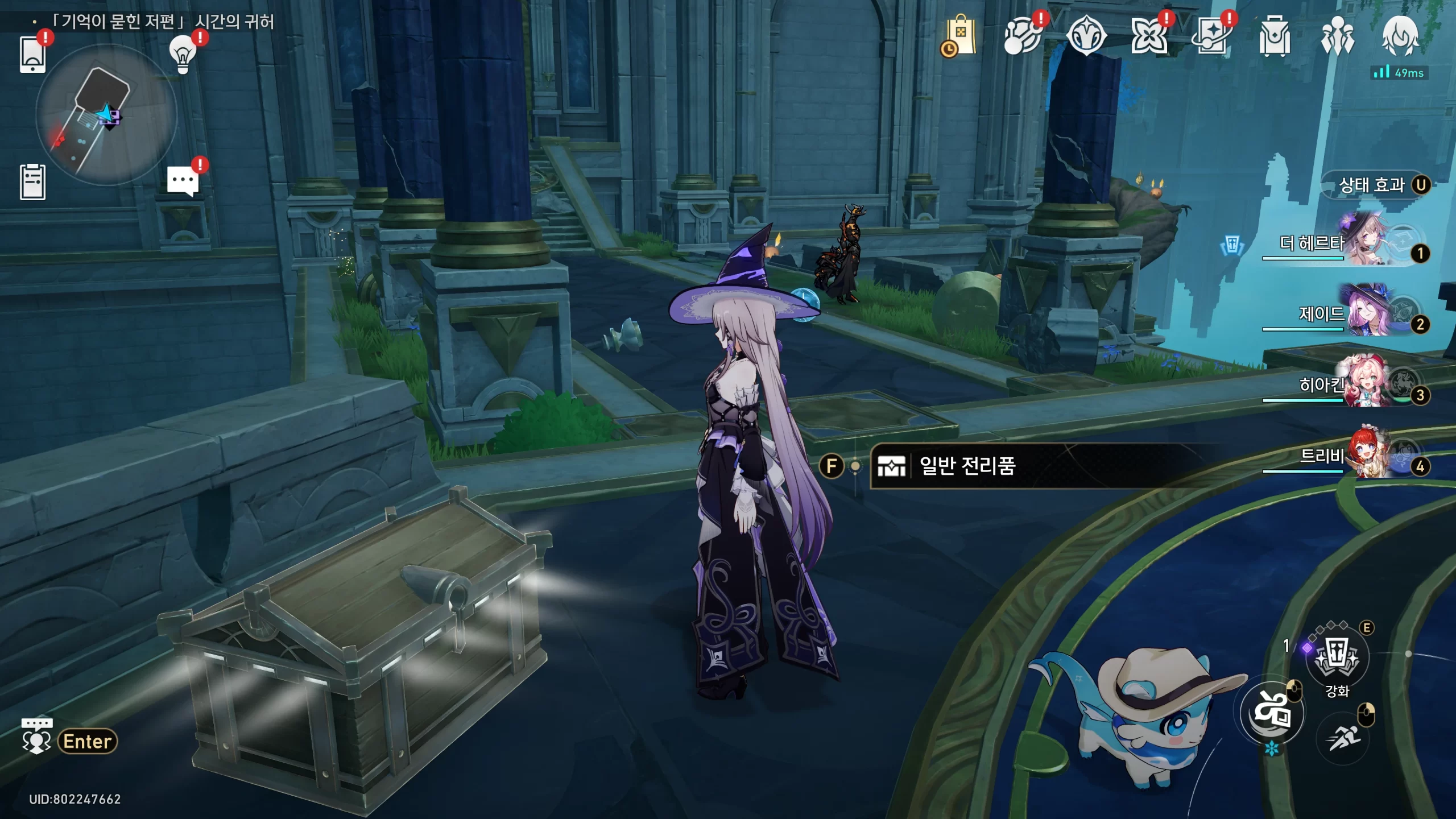The height and width of the screenshot is (819, 1456).
Task: Open the mission clipboard icon
Action: (32, 182)
